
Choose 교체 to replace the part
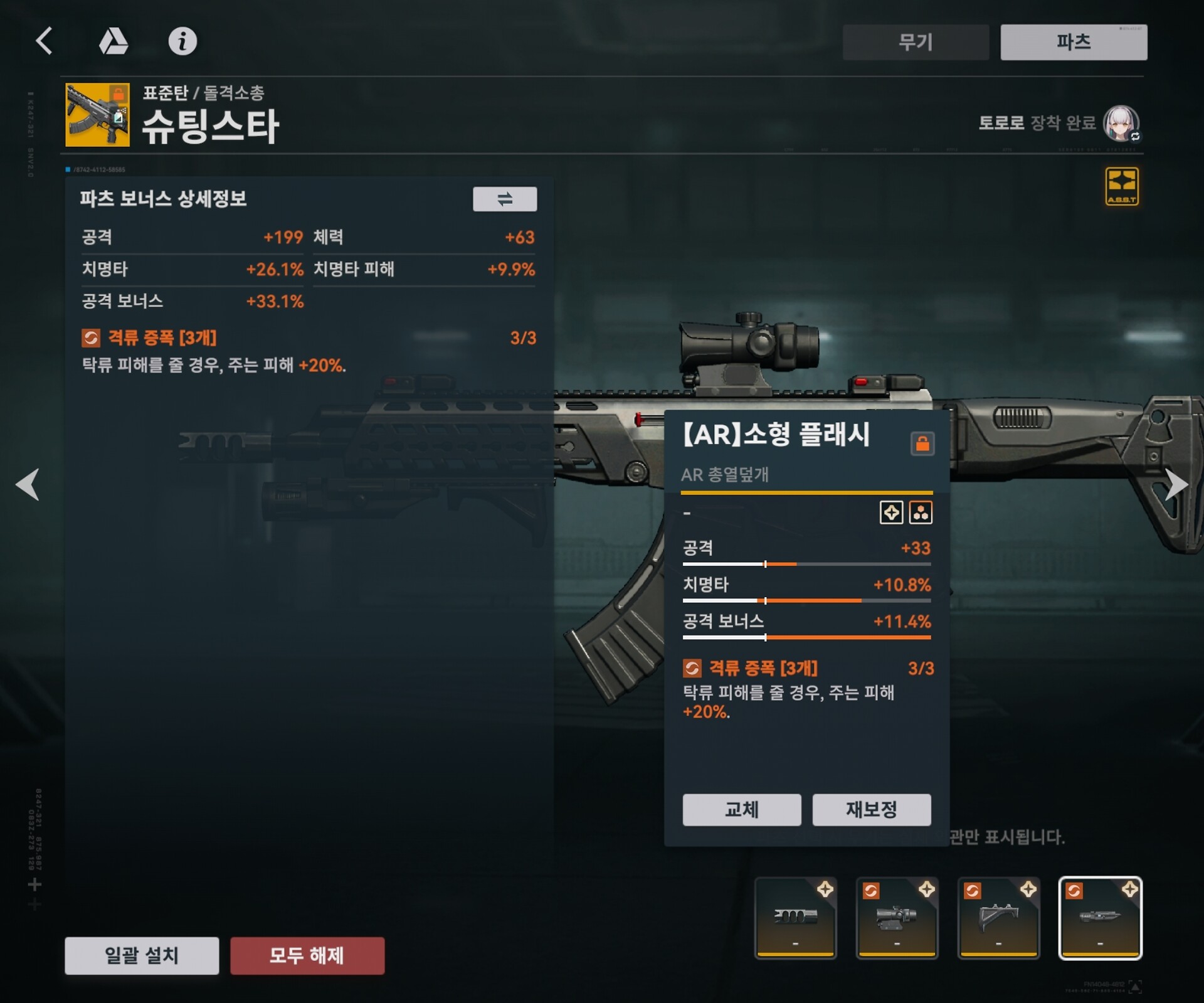[x=742, y=809]
